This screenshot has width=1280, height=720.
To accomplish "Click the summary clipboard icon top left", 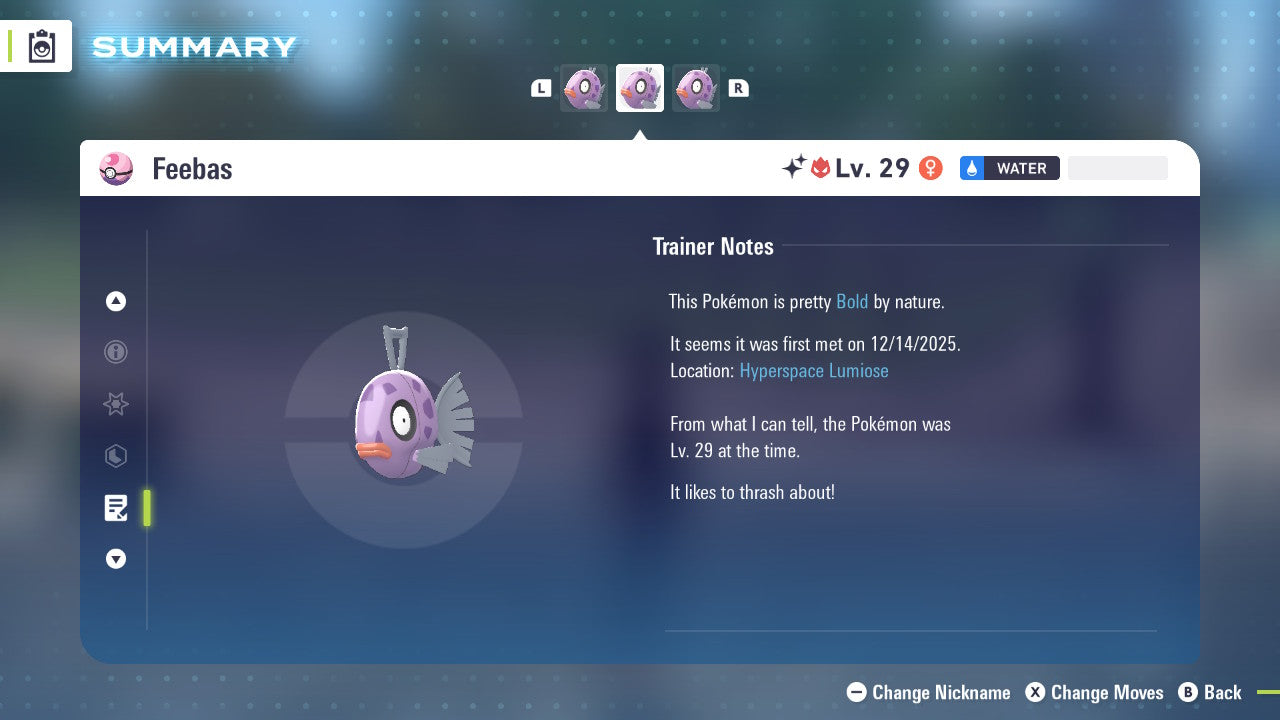I will click(41, 44).
